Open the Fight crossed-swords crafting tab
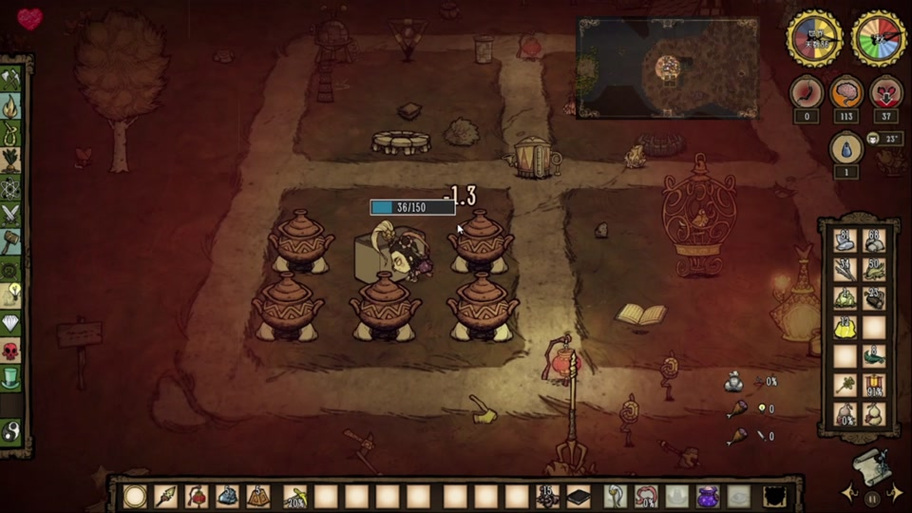The width and height of the screenshot is (912, 513). (x=12, y=213)
